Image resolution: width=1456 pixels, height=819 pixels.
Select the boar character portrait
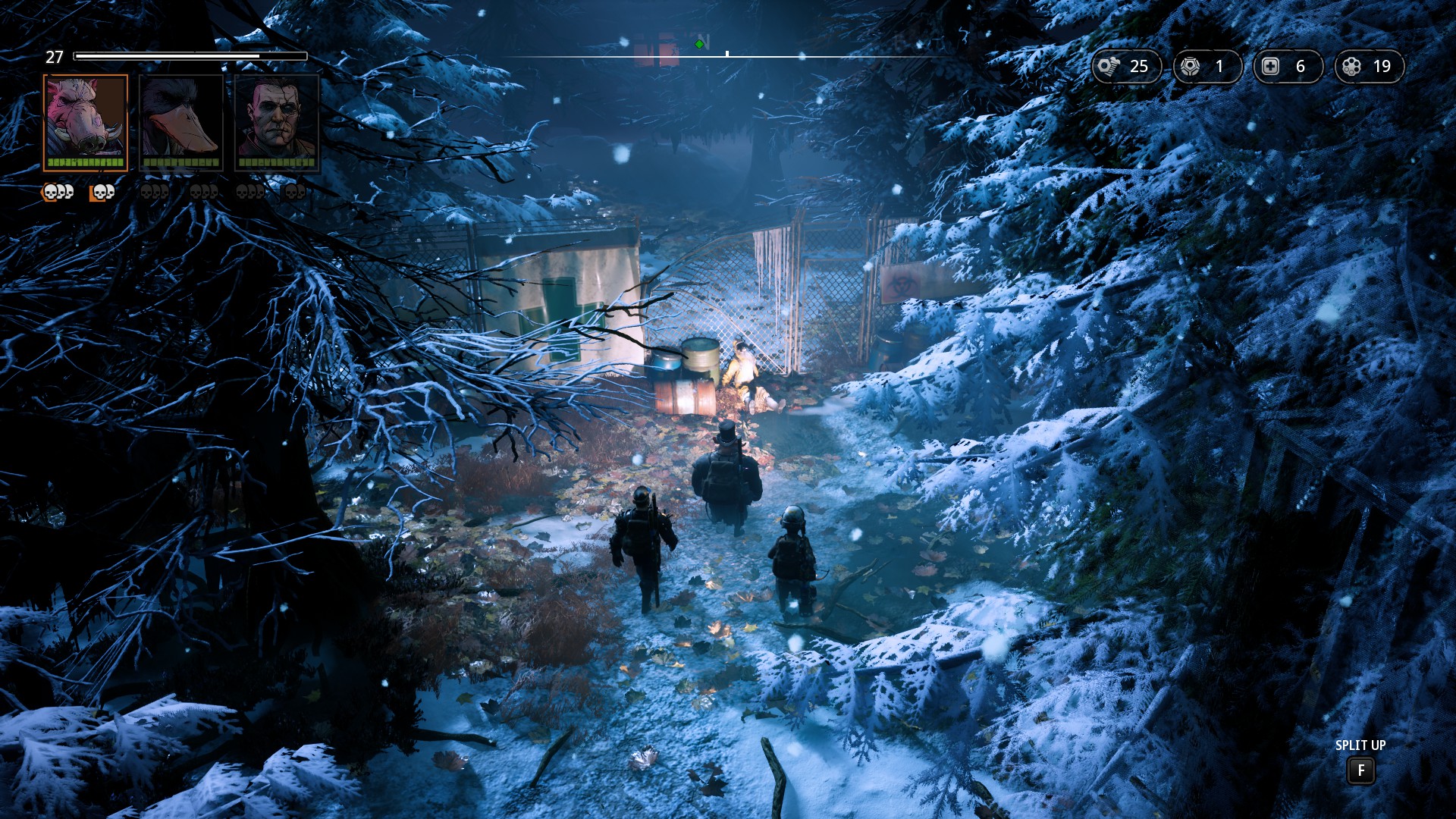point(86,122)
